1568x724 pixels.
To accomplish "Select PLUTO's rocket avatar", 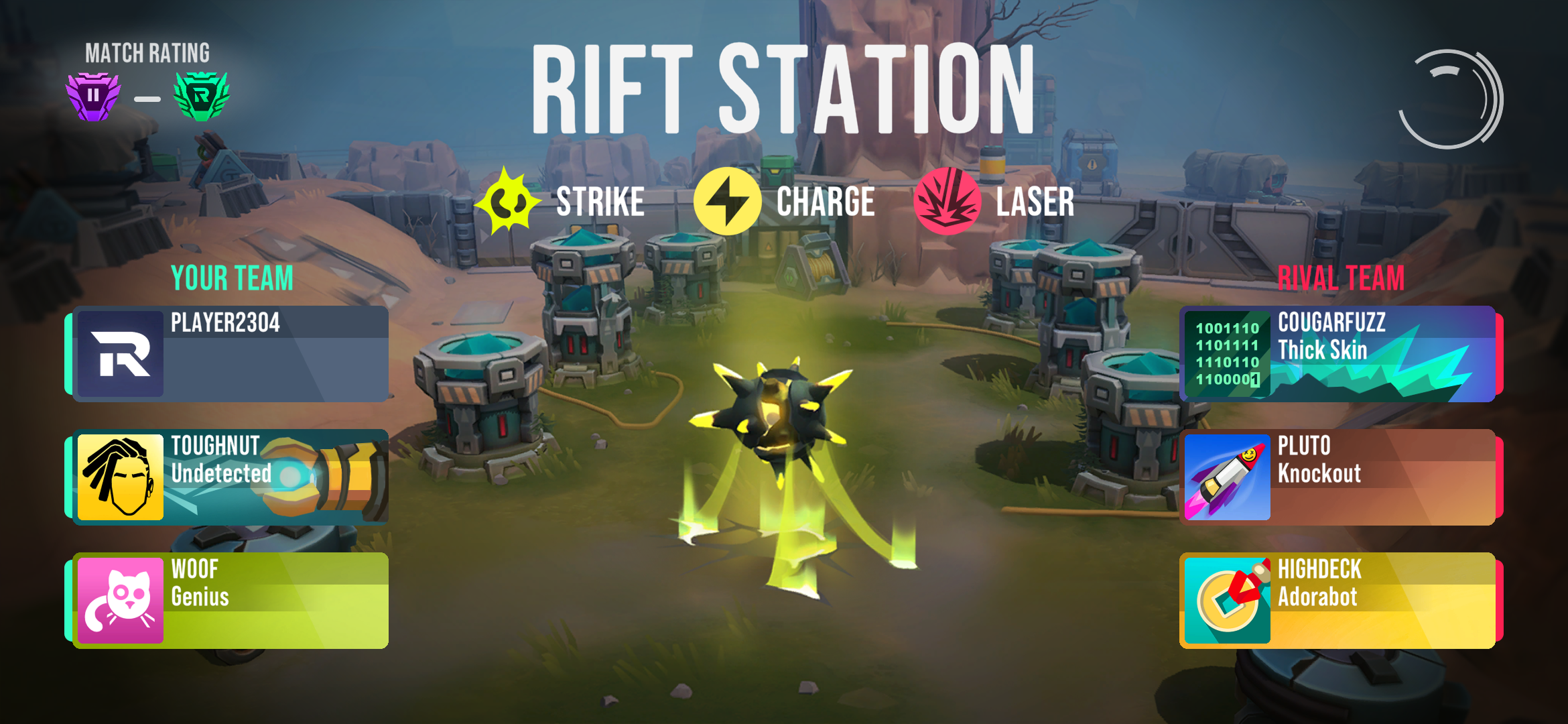I will coord(1227,477).
